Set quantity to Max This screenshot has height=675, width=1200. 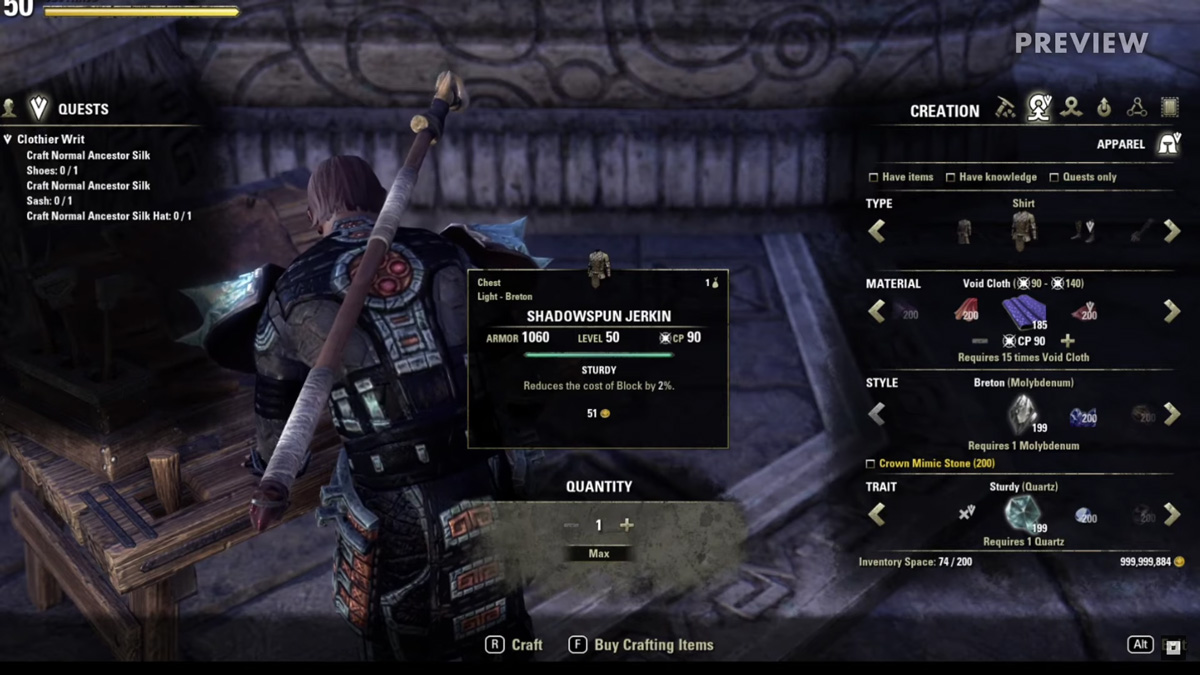pos(599,553)
